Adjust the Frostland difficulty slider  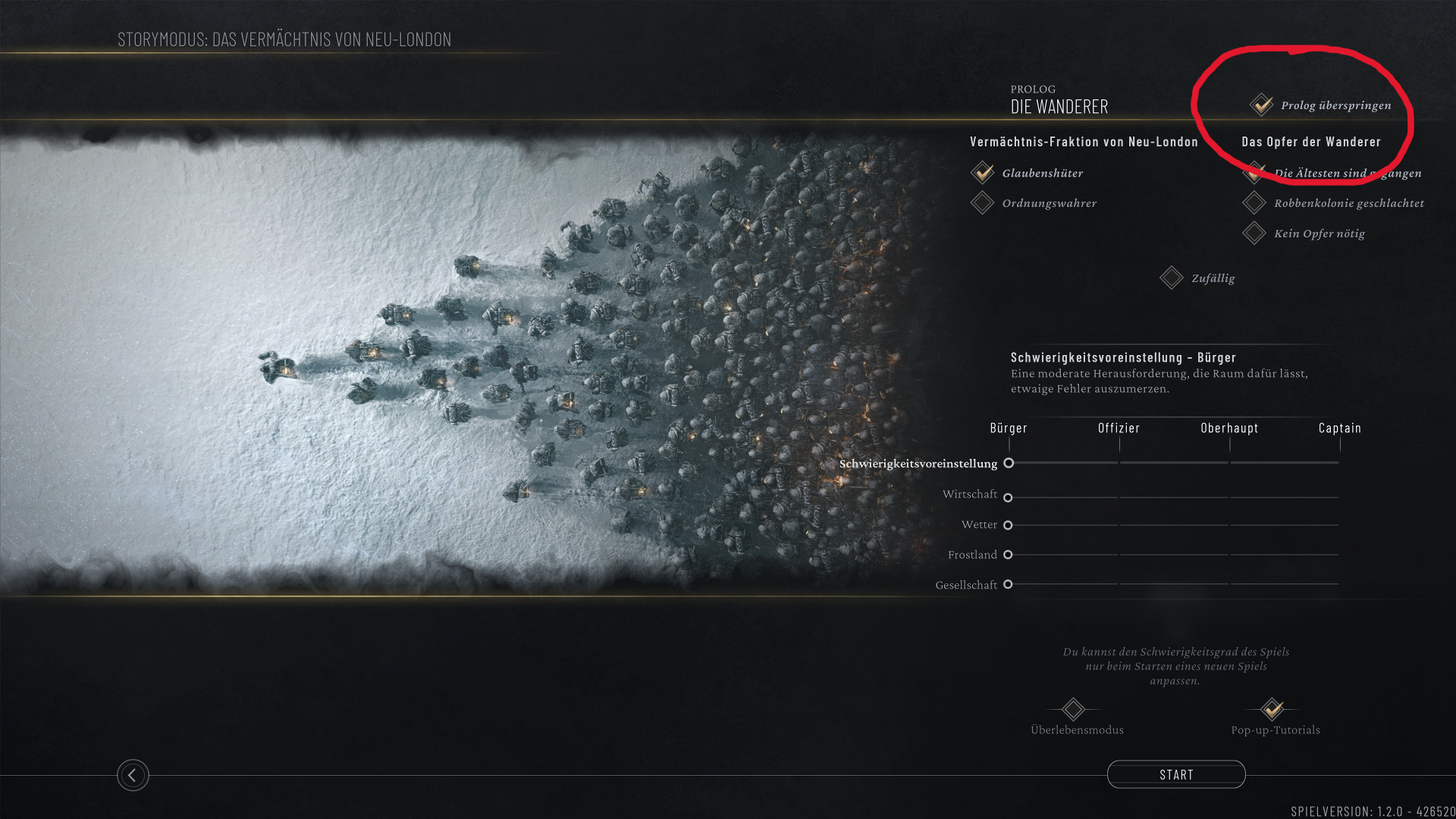(x=1008, y=554)
